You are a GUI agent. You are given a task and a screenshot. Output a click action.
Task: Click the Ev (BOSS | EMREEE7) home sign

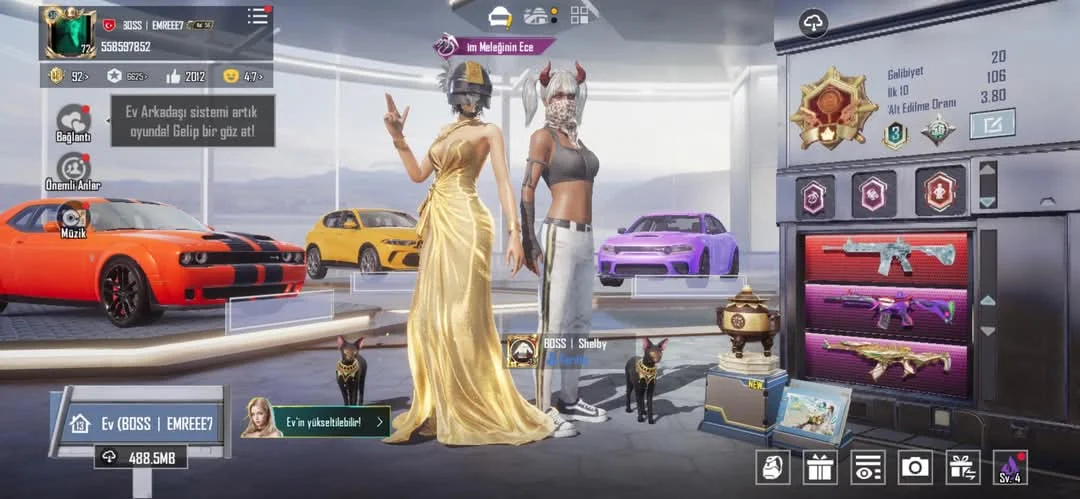pos(140,424)
